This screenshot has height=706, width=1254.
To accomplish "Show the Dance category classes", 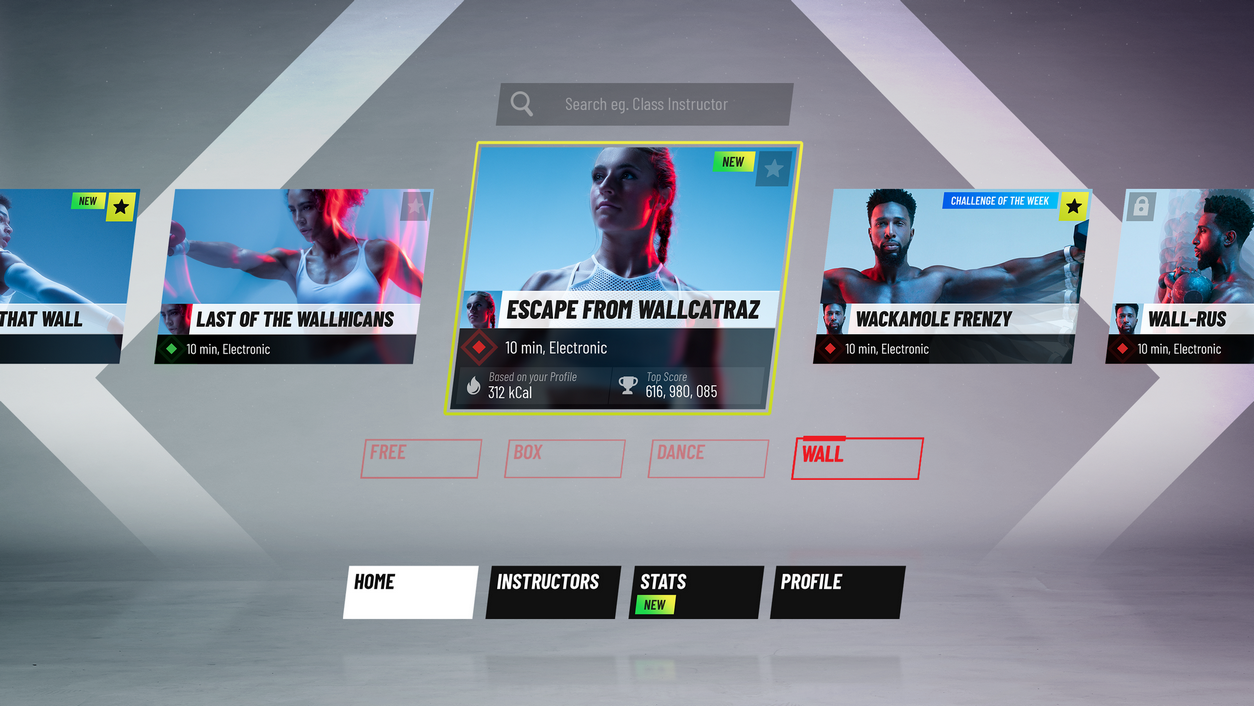I will point(708,458).
